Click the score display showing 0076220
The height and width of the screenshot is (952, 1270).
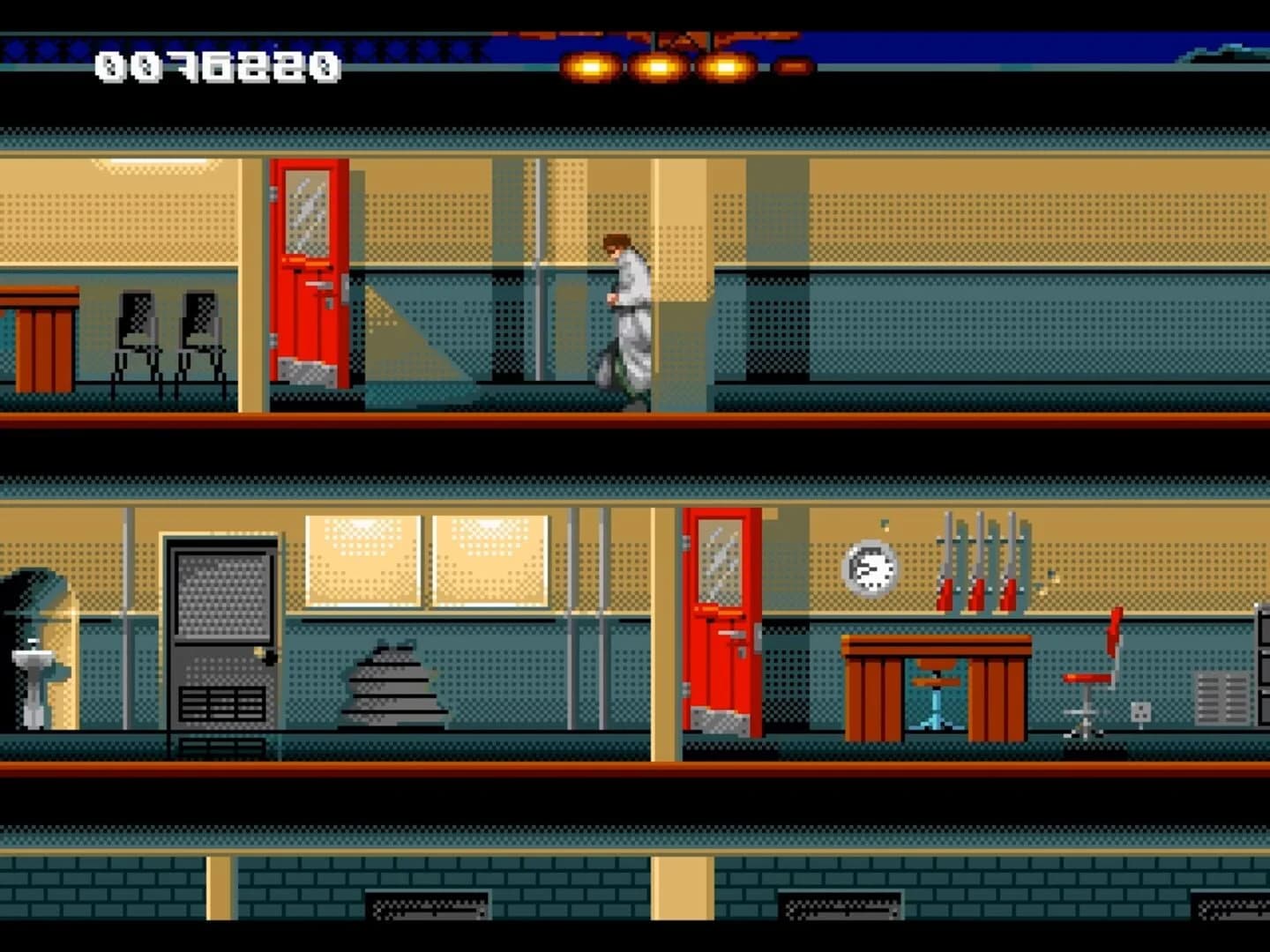click(216, 63)
